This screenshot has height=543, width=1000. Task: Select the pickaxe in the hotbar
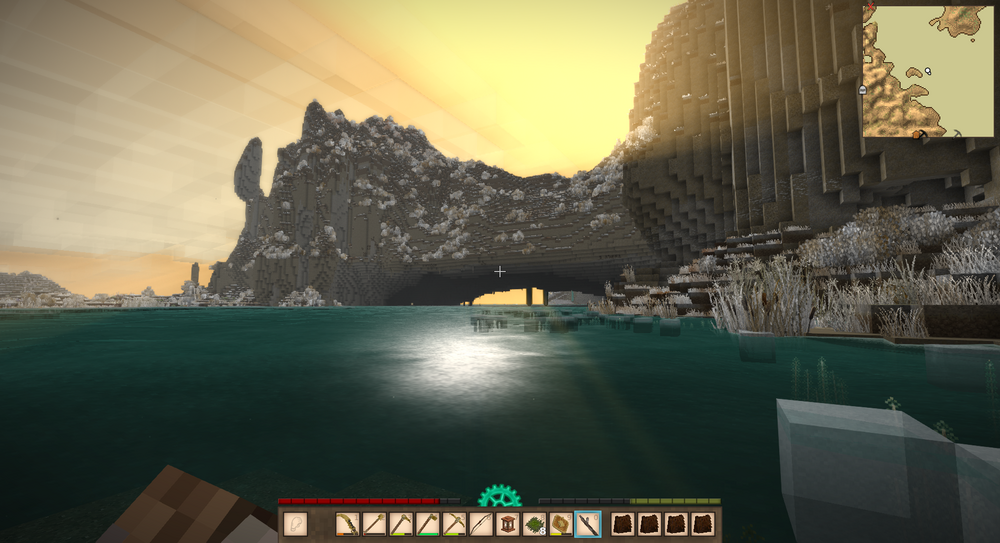(x=455, y=524)
